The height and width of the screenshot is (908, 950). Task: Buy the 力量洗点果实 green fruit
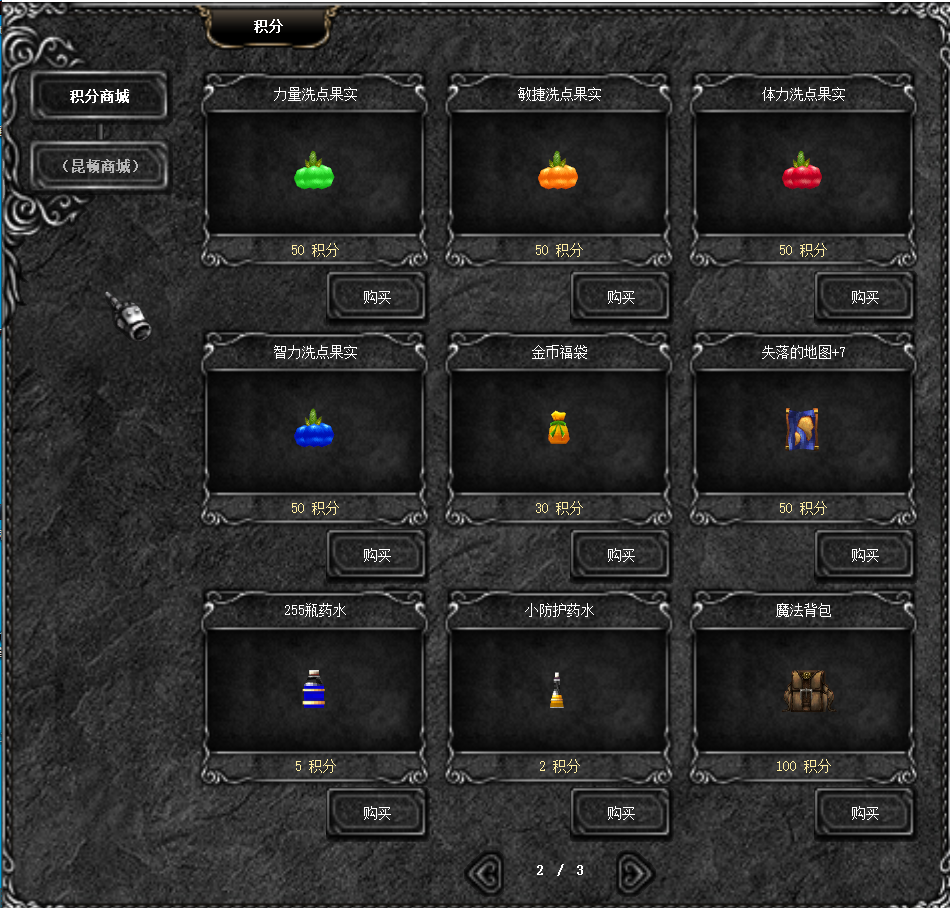[x=377, y=297]
